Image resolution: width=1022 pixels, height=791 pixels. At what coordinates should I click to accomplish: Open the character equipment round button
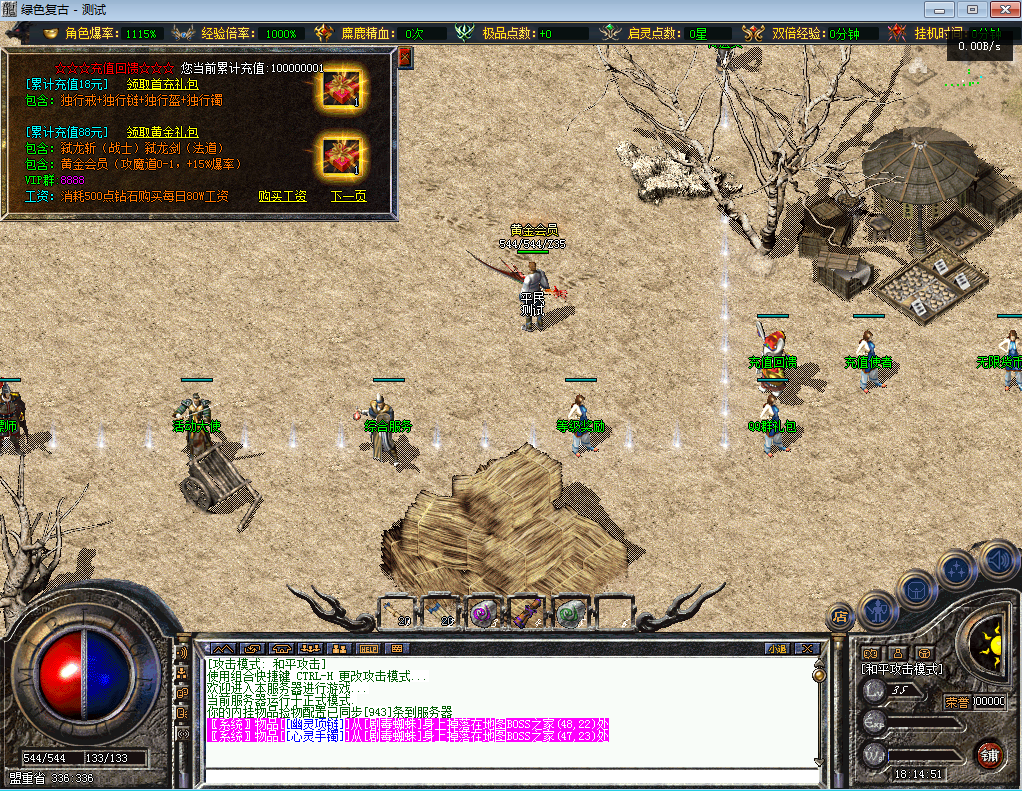pyautogui.click(x=879, y=608)
